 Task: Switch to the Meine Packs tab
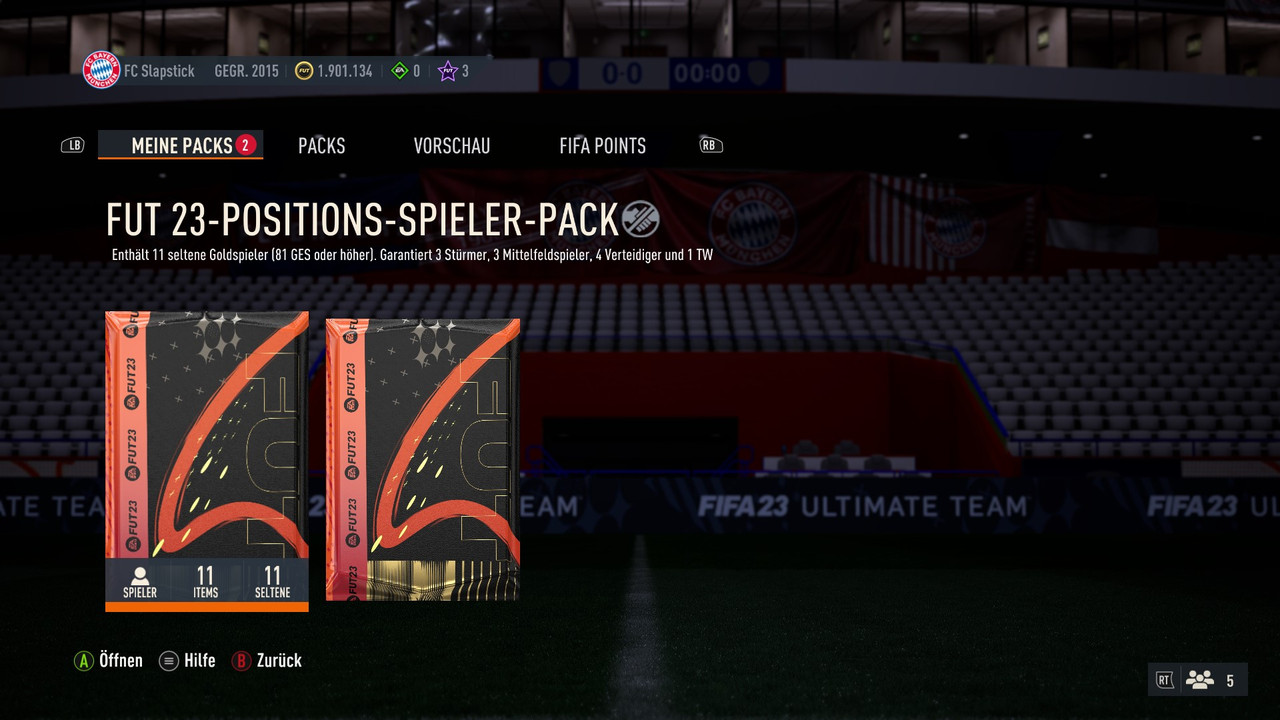[x=182, y=146]
